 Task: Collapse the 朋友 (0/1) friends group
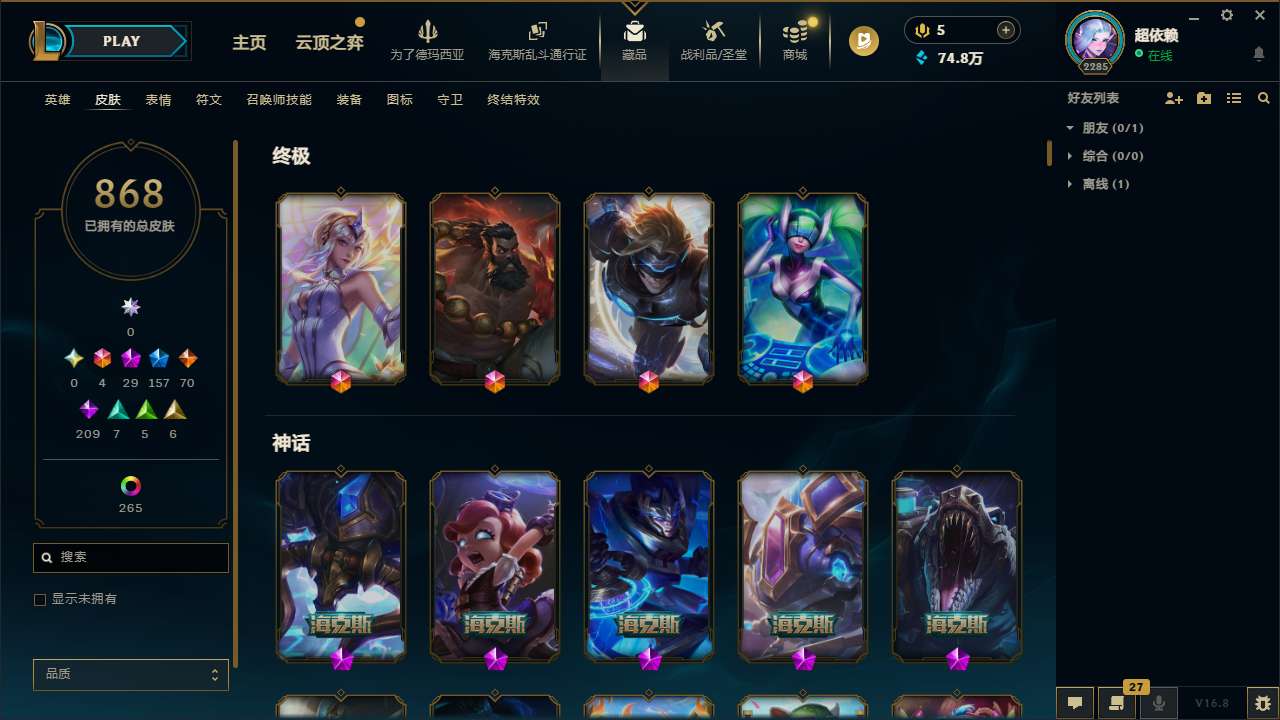pyautogui.click(x=1070, y=128)
